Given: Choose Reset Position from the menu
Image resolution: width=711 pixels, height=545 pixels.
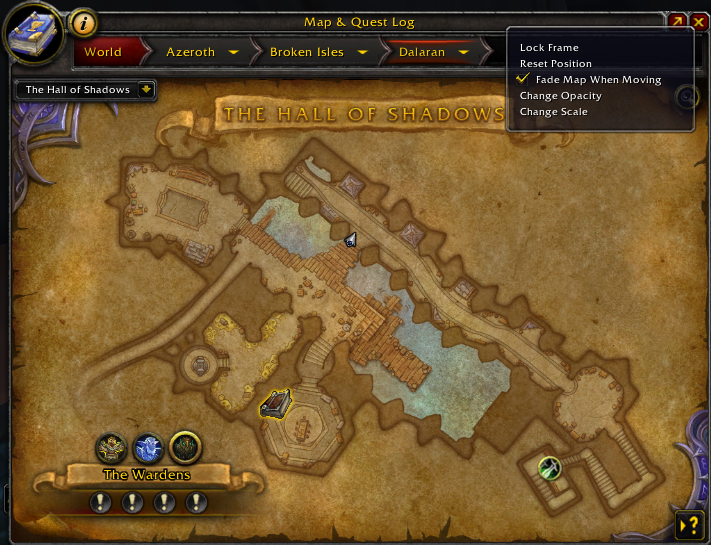Looking at the screenshot, I should [556, 64].
